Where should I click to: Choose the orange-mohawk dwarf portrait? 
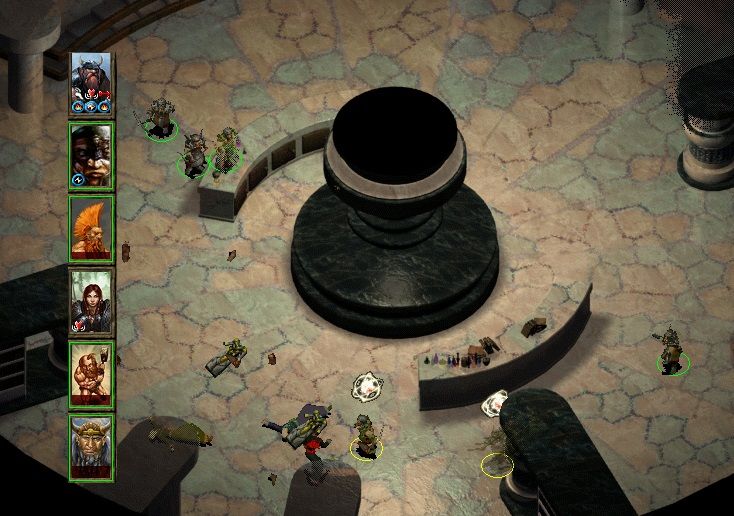tap(91, 228)
